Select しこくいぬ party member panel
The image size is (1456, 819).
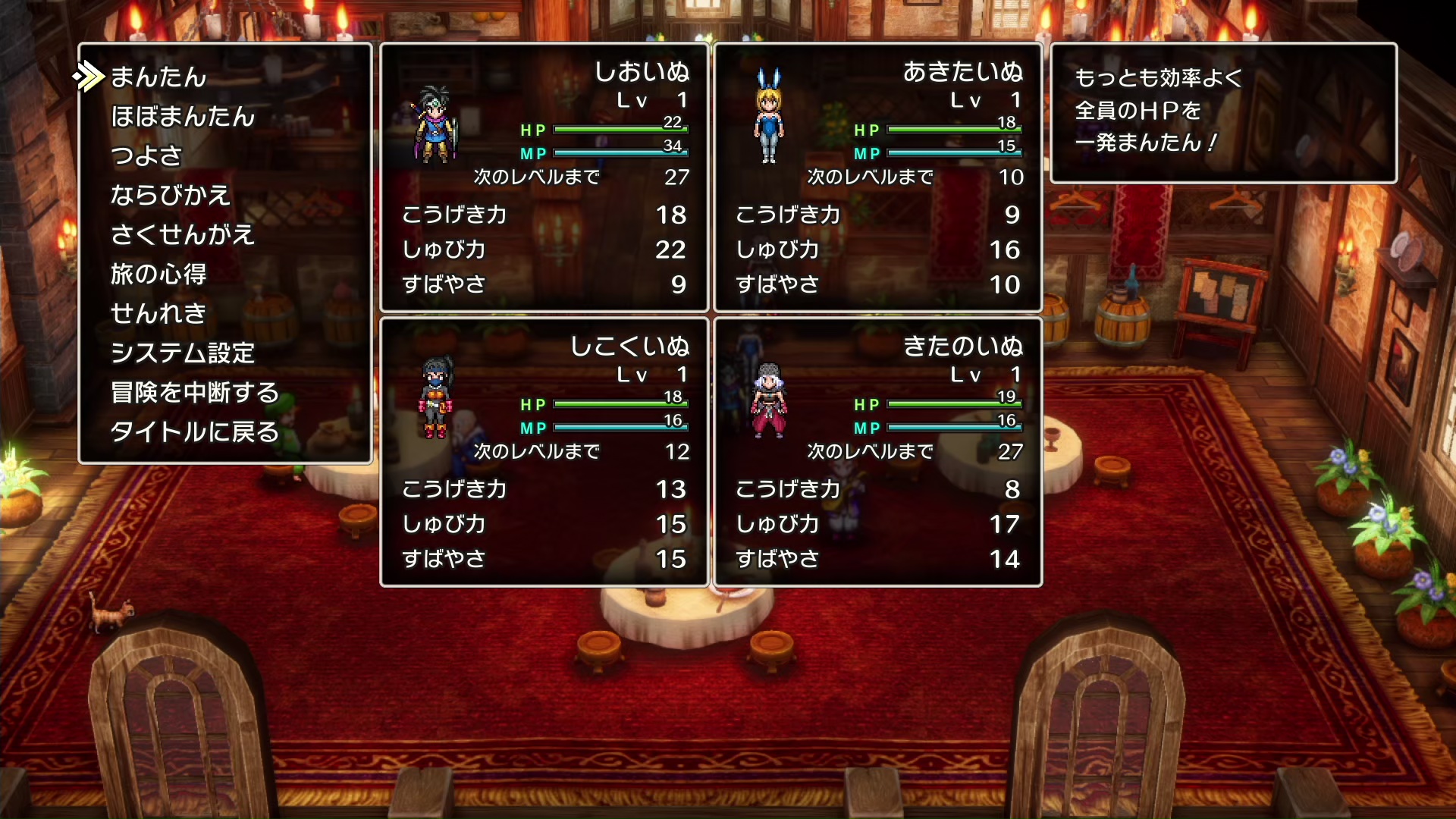coord(544,452)
